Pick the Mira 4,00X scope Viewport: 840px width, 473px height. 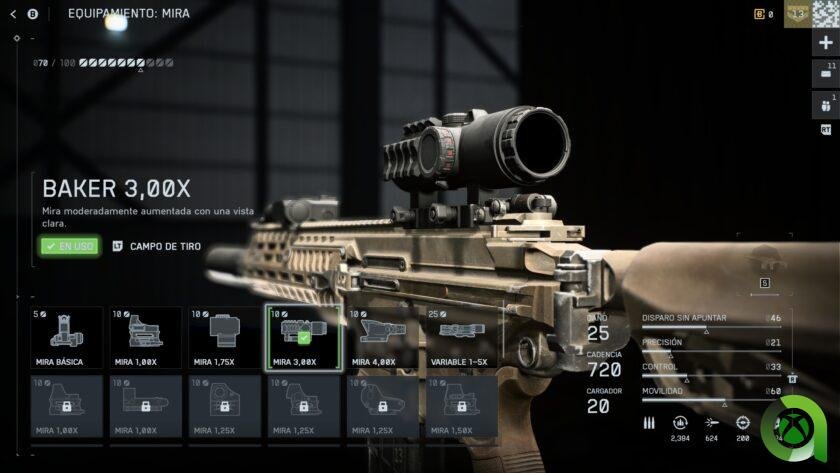click(x=382, y=338)
